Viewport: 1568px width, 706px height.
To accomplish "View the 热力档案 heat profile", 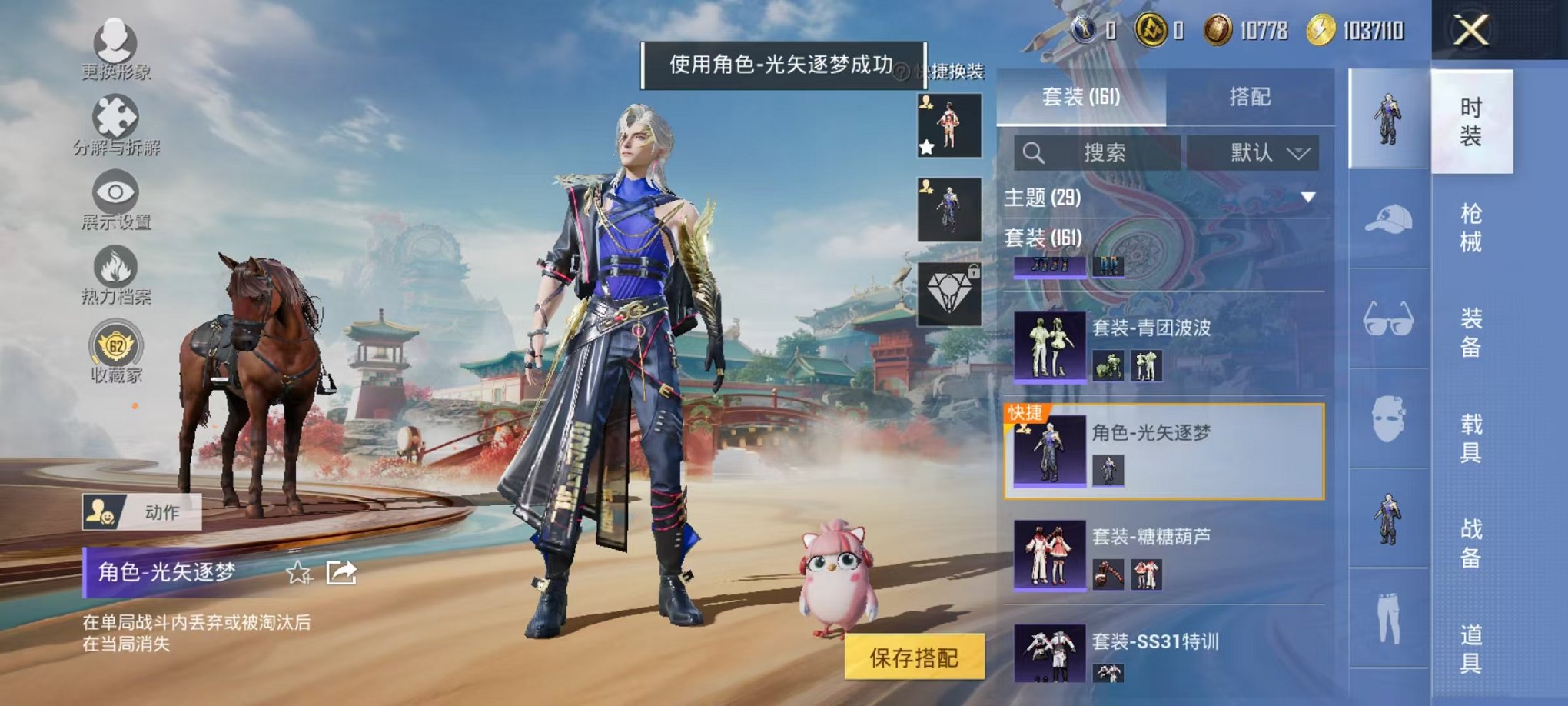I will point(115,265).
